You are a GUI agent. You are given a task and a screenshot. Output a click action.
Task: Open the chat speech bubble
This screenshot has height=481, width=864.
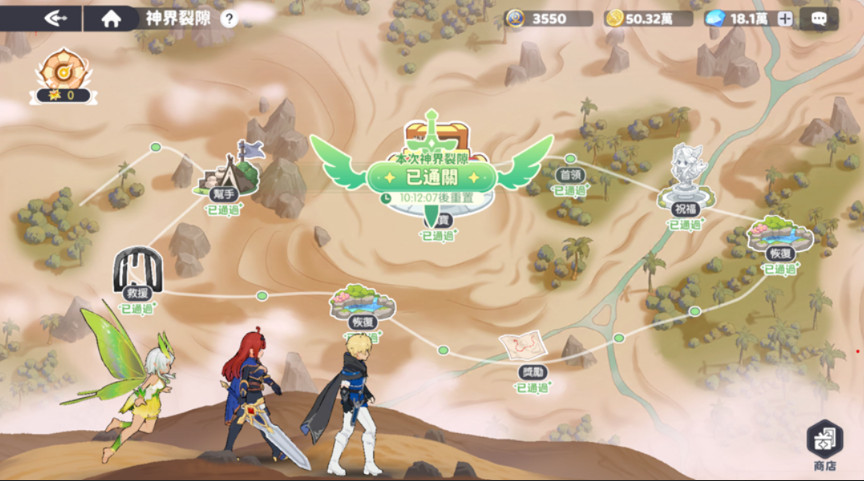819,18
